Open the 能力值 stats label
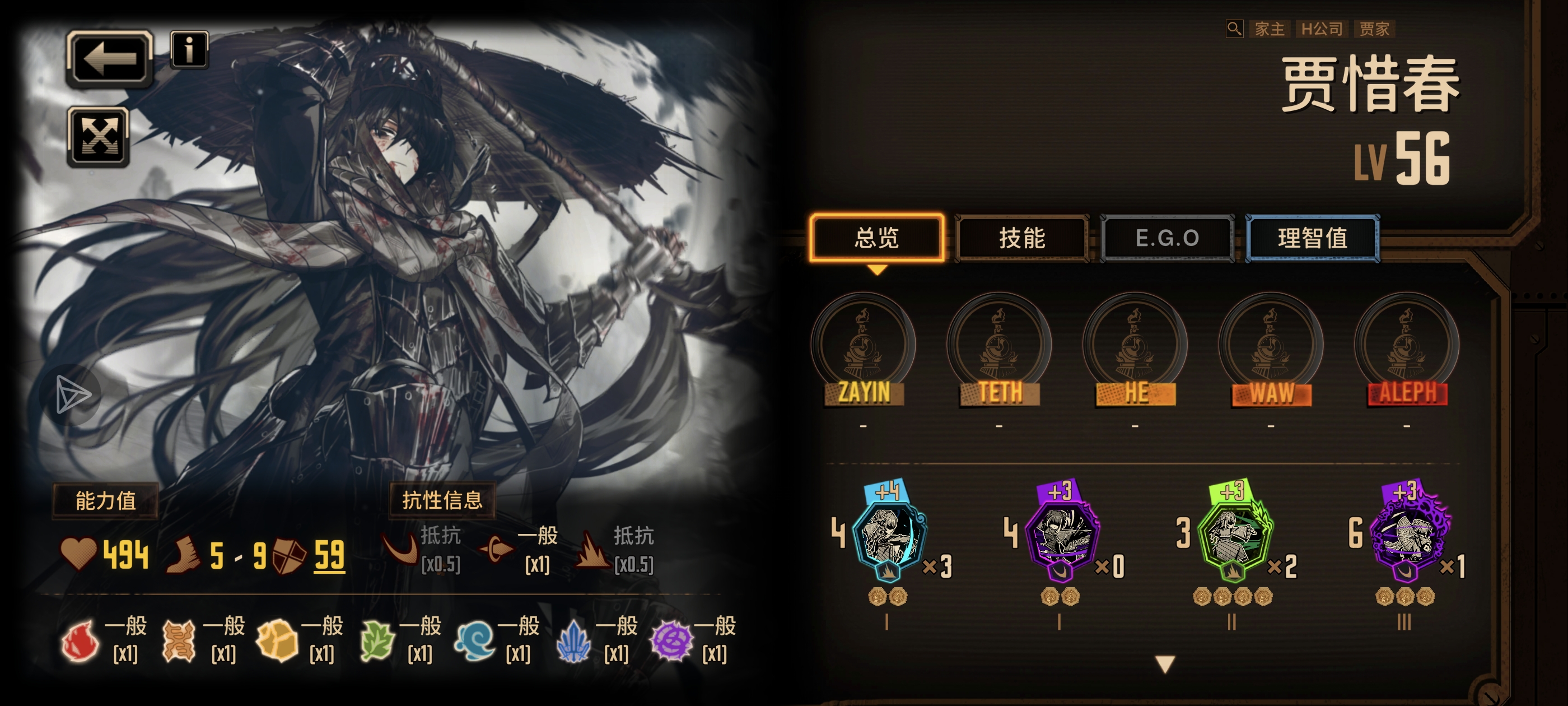Viewport: 1568px width, 706px height. click(x=105, y=501)
